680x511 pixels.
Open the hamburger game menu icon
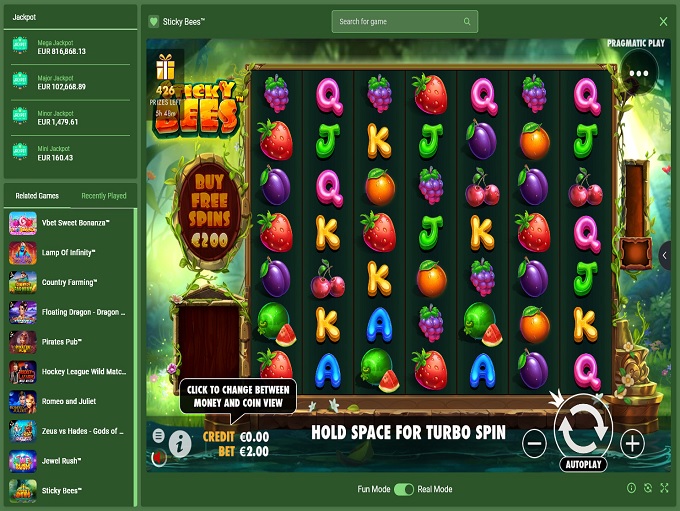pos(159,436)
